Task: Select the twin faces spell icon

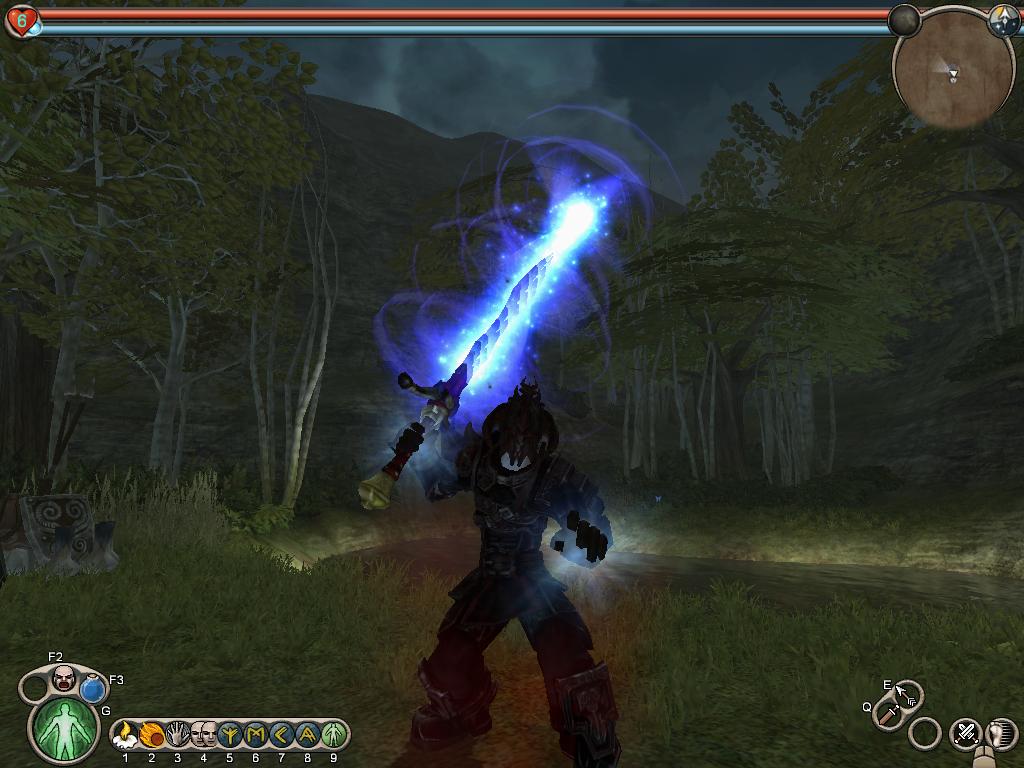Action: click(204, 735)
